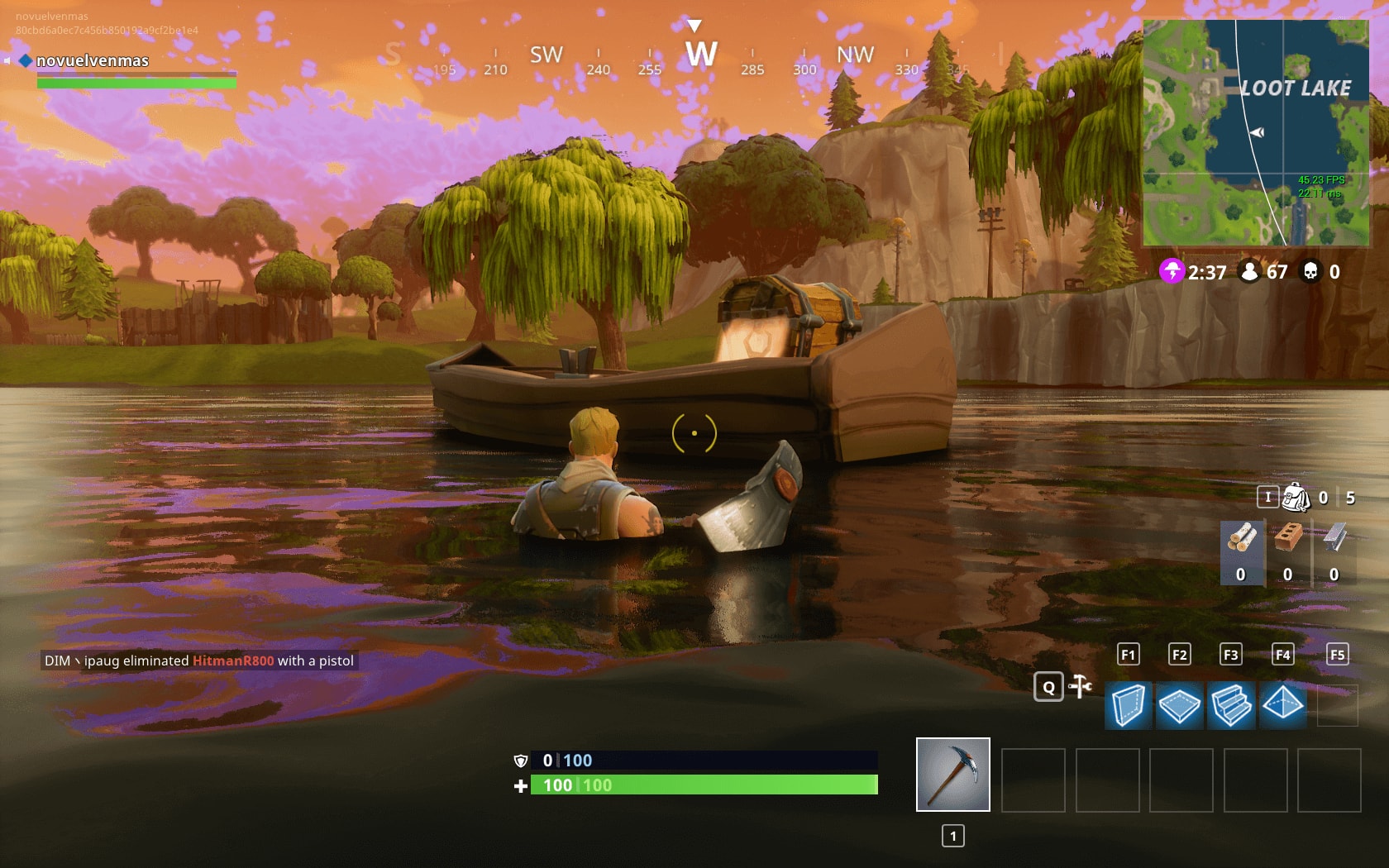This screenshot has height=868, width=1389.
Task: Click the LOOT LAKE label on minimap
Action: coord(1296,85)
